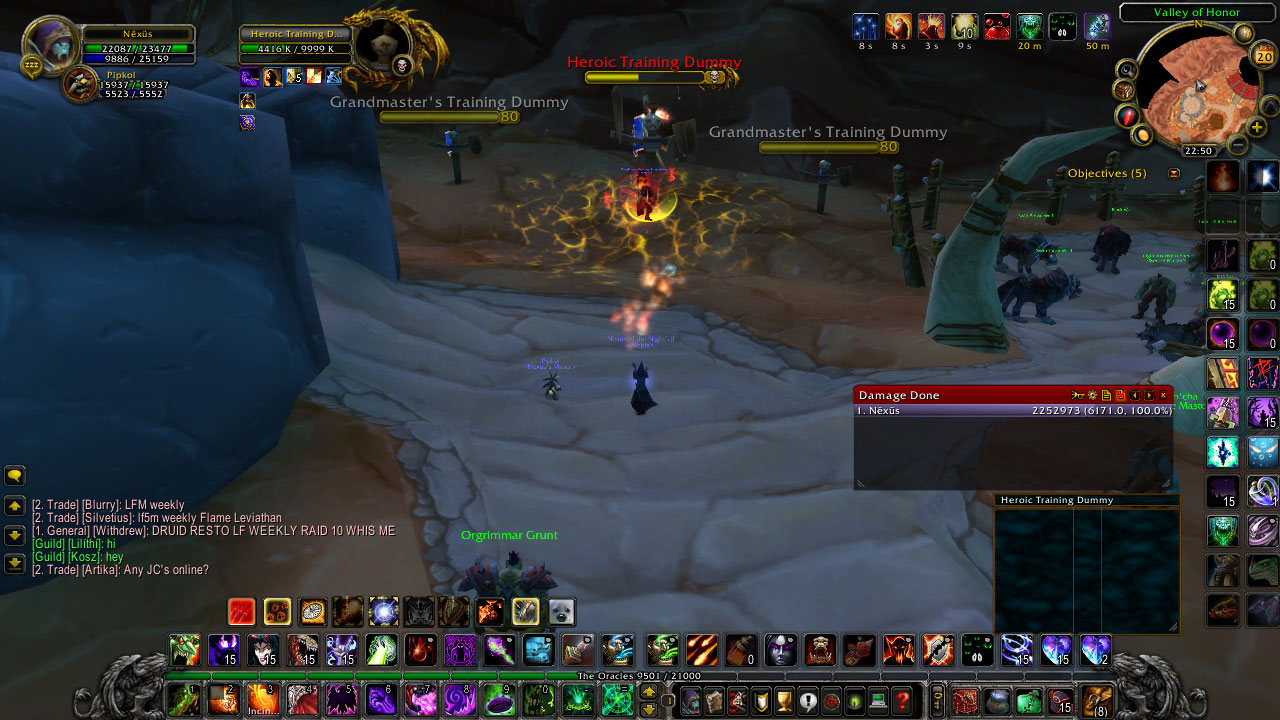
Task: Open the damage meter's gear settings
Action: (1092, 395)
